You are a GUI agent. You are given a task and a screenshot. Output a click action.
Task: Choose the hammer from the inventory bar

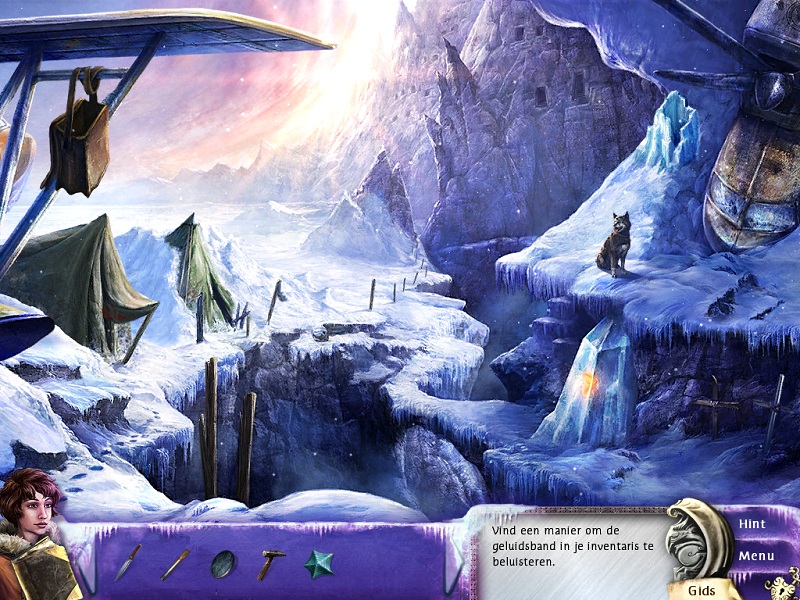(270, 563)
